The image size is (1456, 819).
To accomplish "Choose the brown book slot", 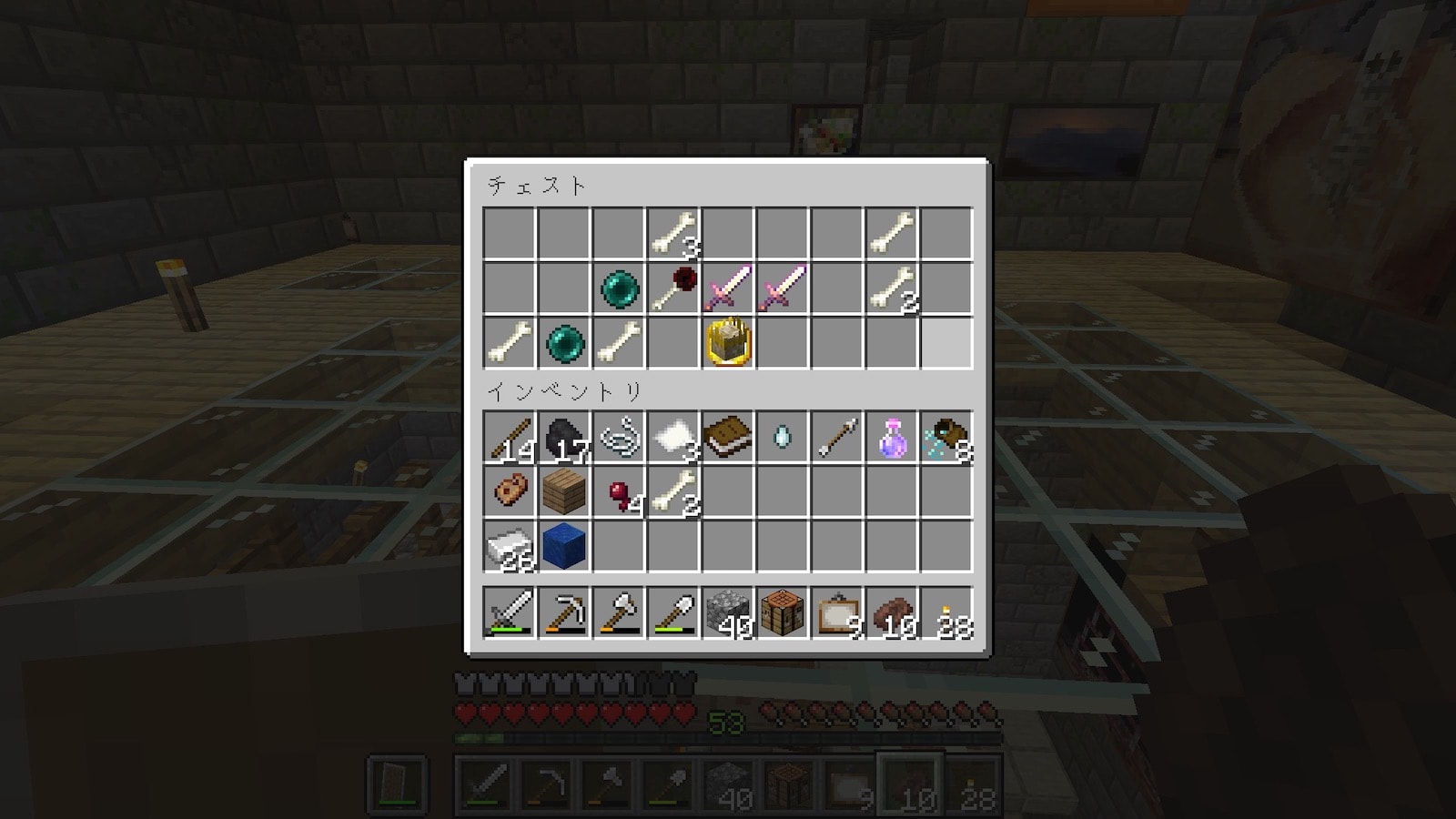I will (x=728, y=438).
